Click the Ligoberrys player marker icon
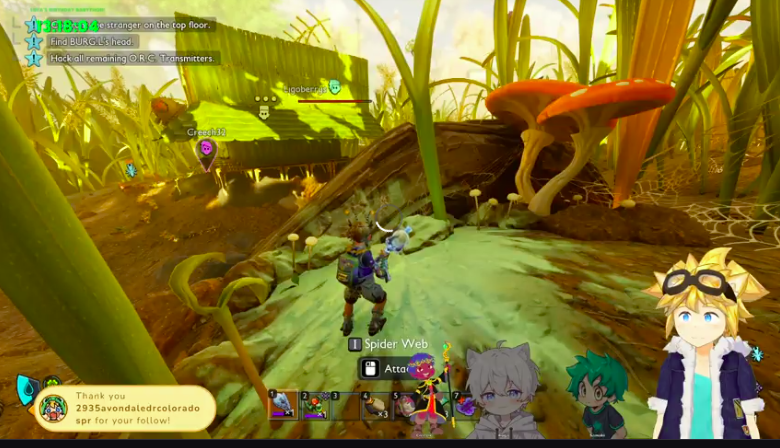780x448 pixels. coord(334,88)
